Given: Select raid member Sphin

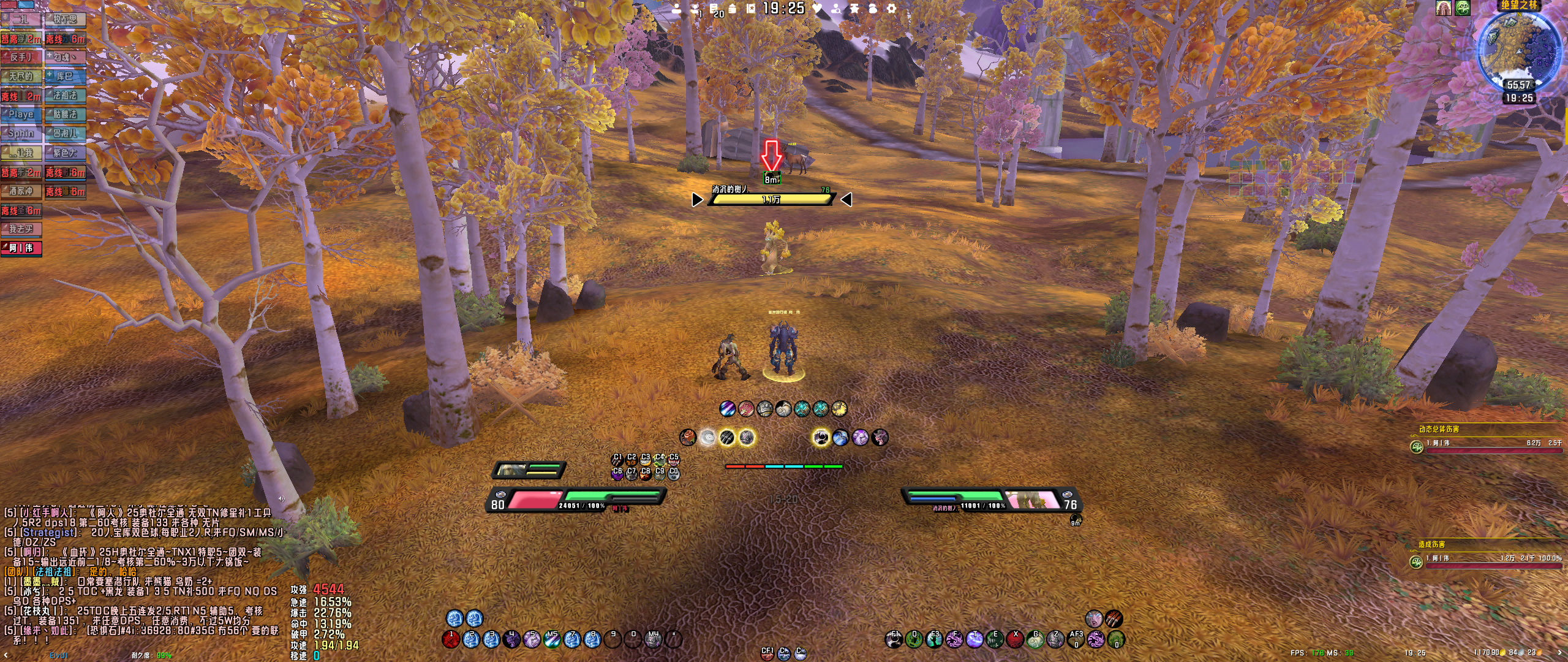Looking at the screenshot, I should tap(21, 134).
